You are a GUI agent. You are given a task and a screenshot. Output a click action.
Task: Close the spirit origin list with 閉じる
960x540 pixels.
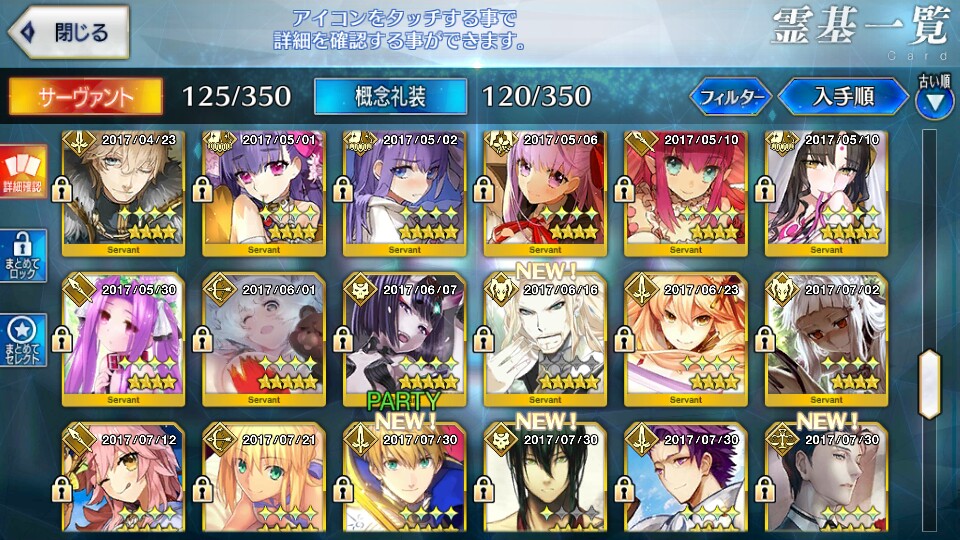[x=68, y=32]
